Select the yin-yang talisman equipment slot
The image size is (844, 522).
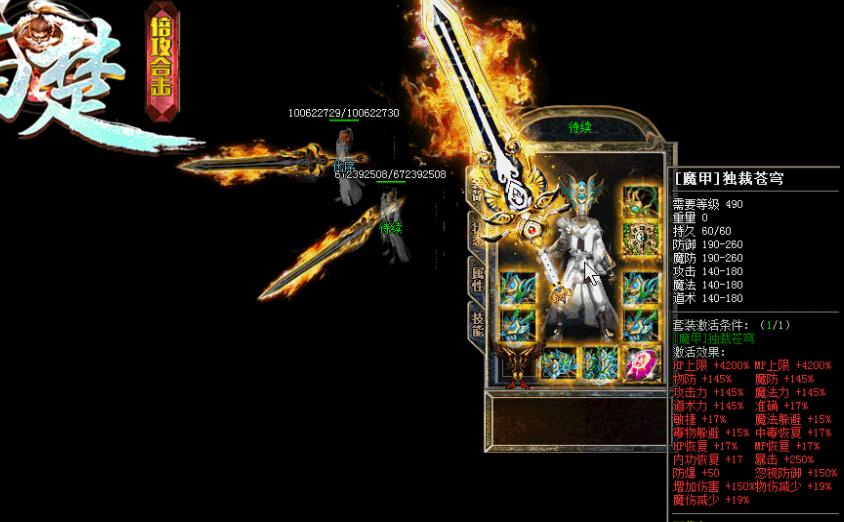point(638,237)
